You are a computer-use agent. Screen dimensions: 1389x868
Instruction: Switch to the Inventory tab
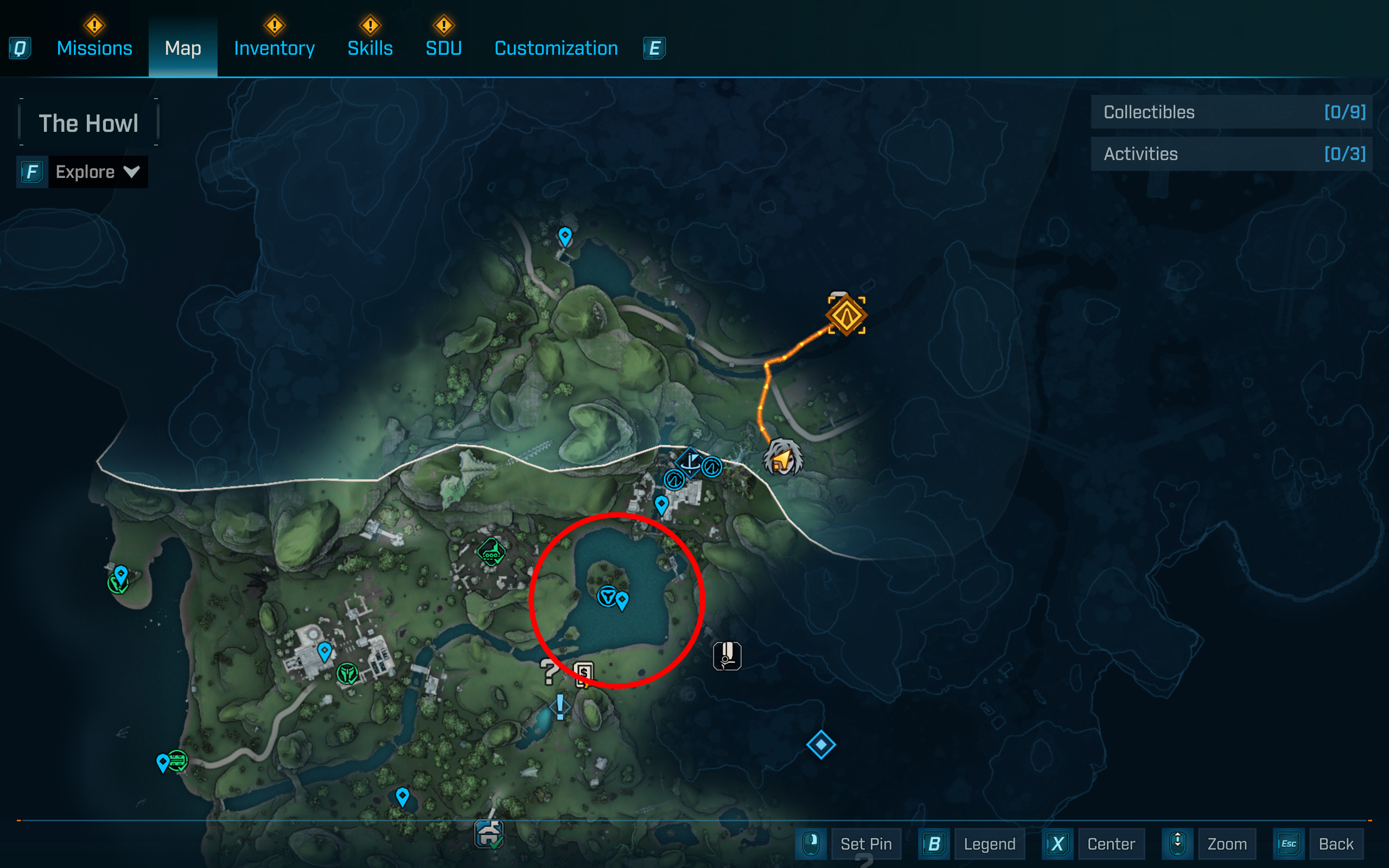click(274, 48)
